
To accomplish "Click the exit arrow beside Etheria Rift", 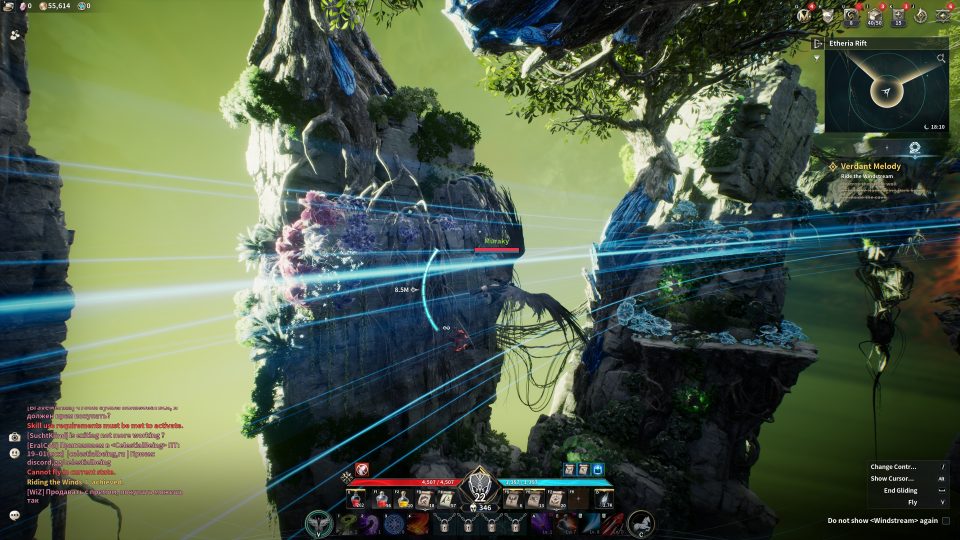I will tap(819, 44).
